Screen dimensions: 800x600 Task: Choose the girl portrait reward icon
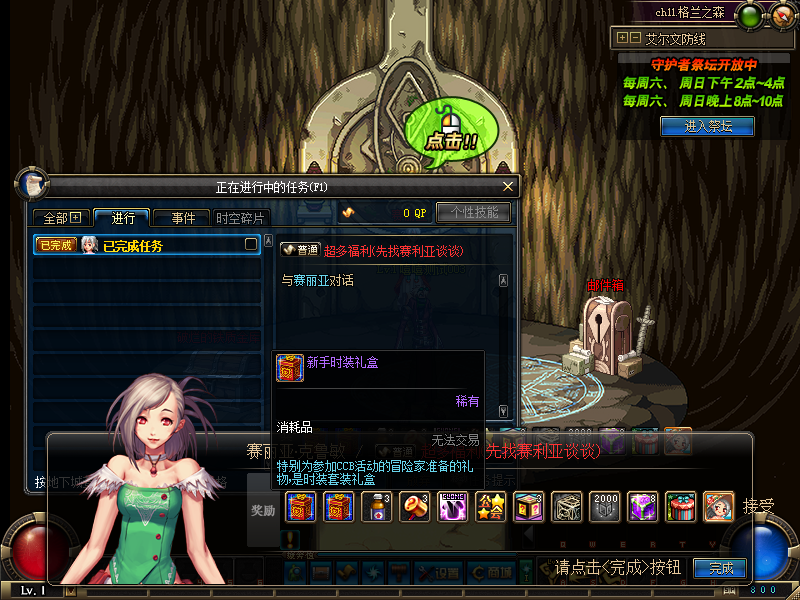tap(718, 507)
